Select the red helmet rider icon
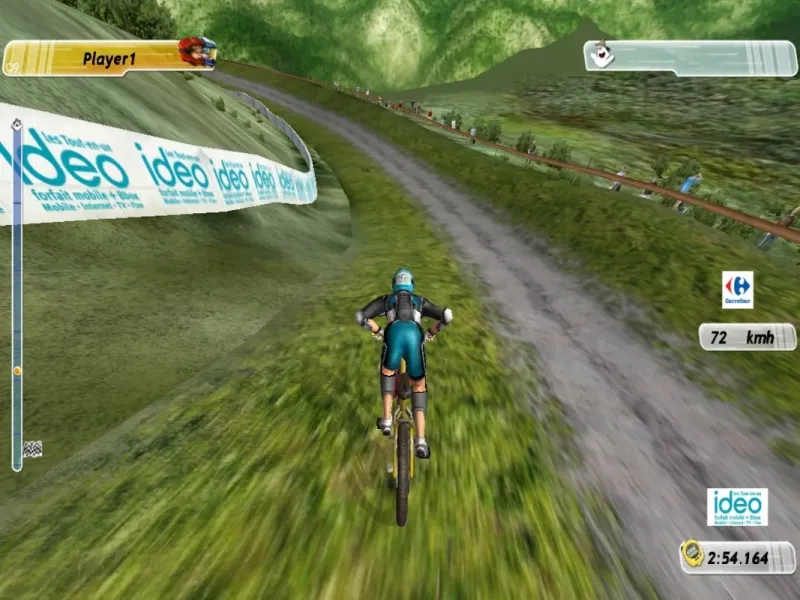This screenshot has width=800, height=600. pos(197,52)
